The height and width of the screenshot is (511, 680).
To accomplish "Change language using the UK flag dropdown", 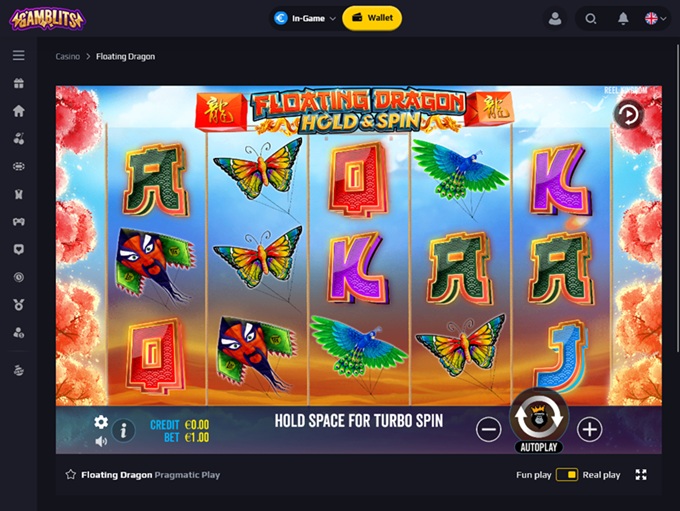I will pyautogui.click(x=656, y=18).
